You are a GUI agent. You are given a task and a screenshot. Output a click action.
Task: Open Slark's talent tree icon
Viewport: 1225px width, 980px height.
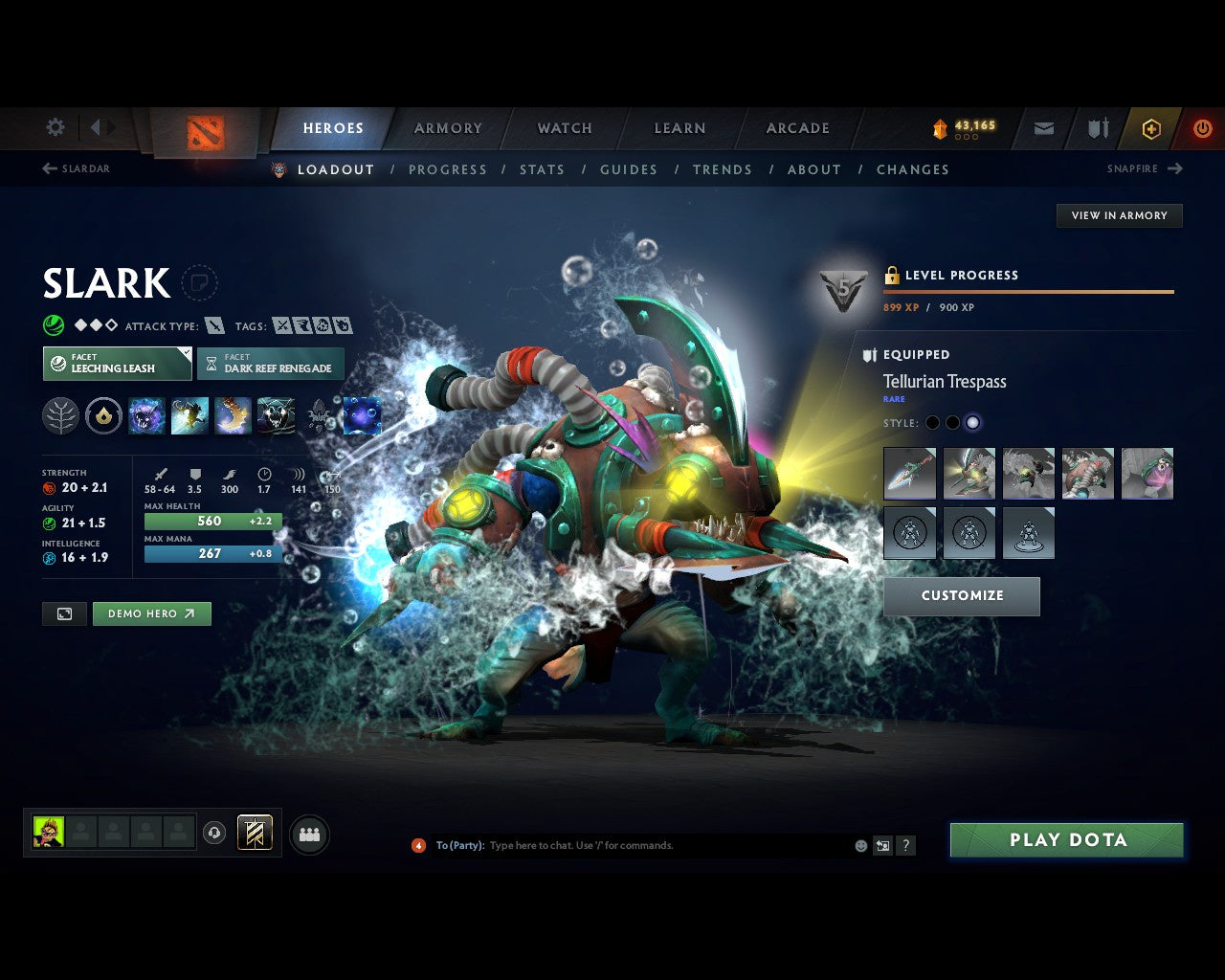click(x=60, y=414)
